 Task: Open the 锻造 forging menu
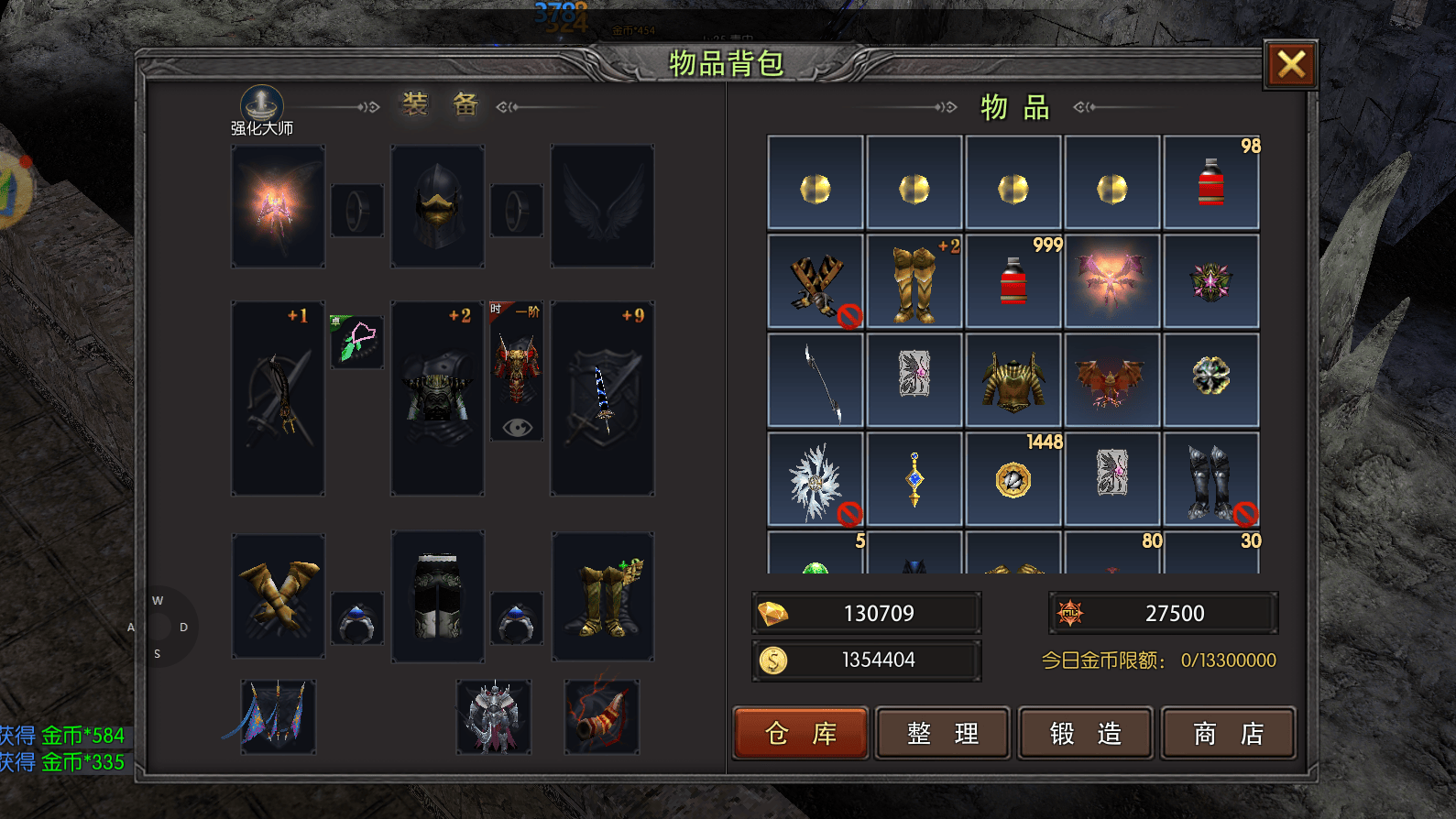[1086, 733]
